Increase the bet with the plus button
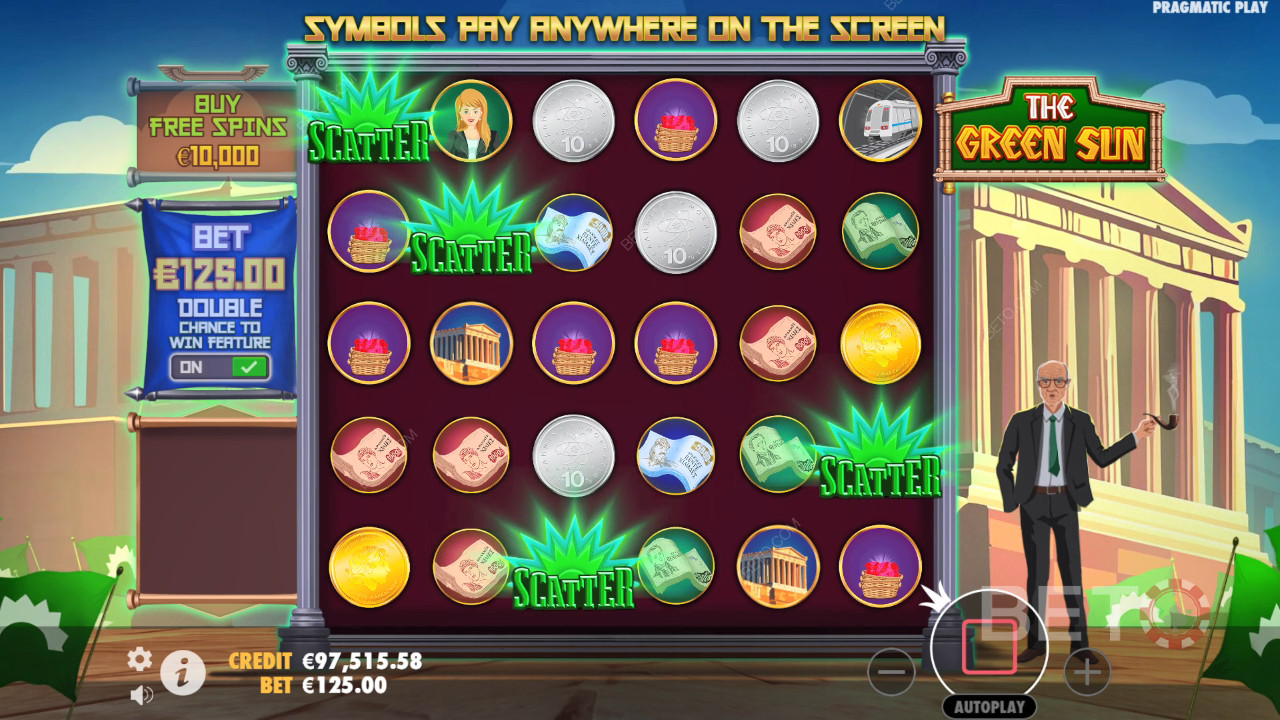The image size is (1280, 720). click(1087, 672)
